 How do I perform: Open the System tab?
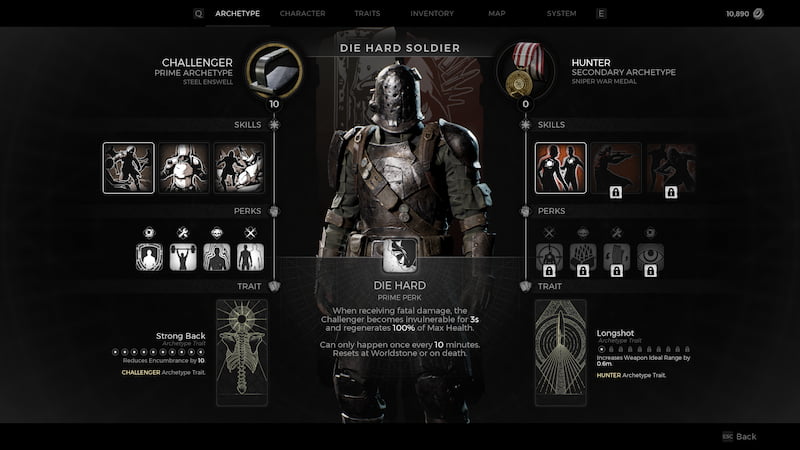coord(561,13)
